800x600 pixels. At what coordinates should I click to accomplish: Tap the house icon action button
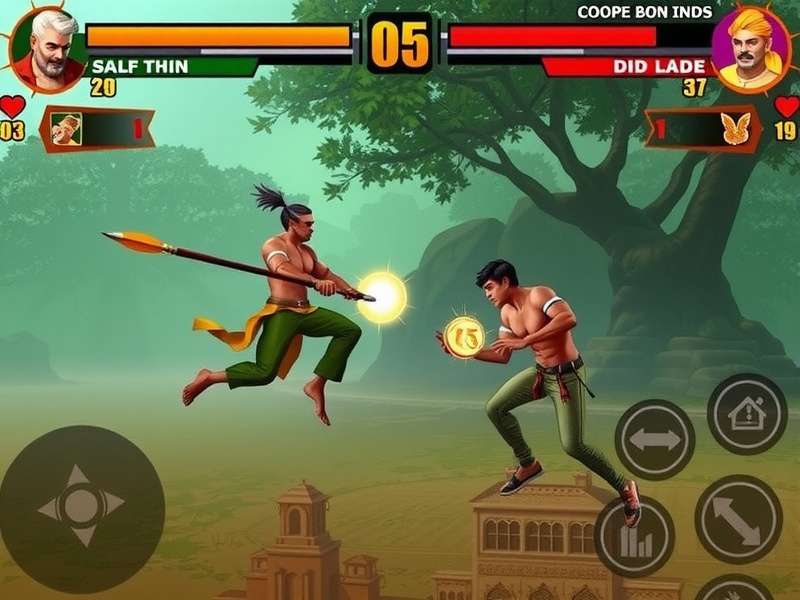point(746,413)
